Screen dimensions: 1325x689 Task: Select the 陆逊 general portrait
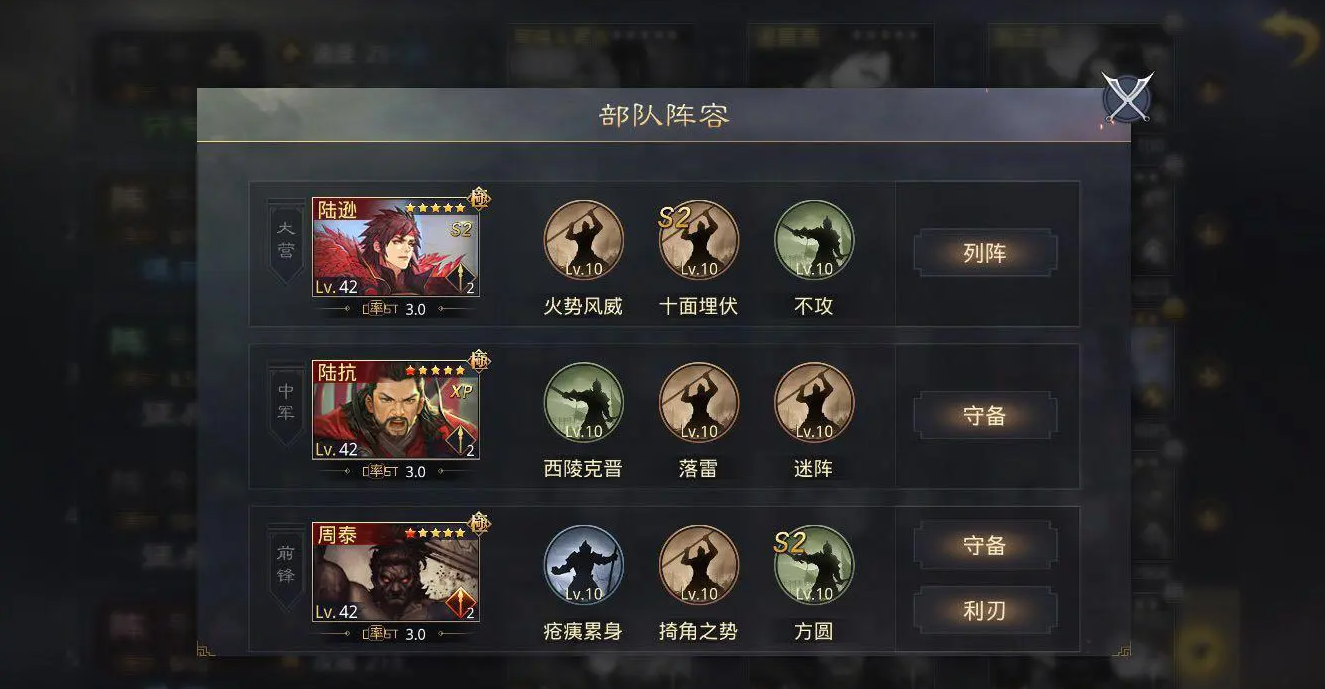(395, 247)
